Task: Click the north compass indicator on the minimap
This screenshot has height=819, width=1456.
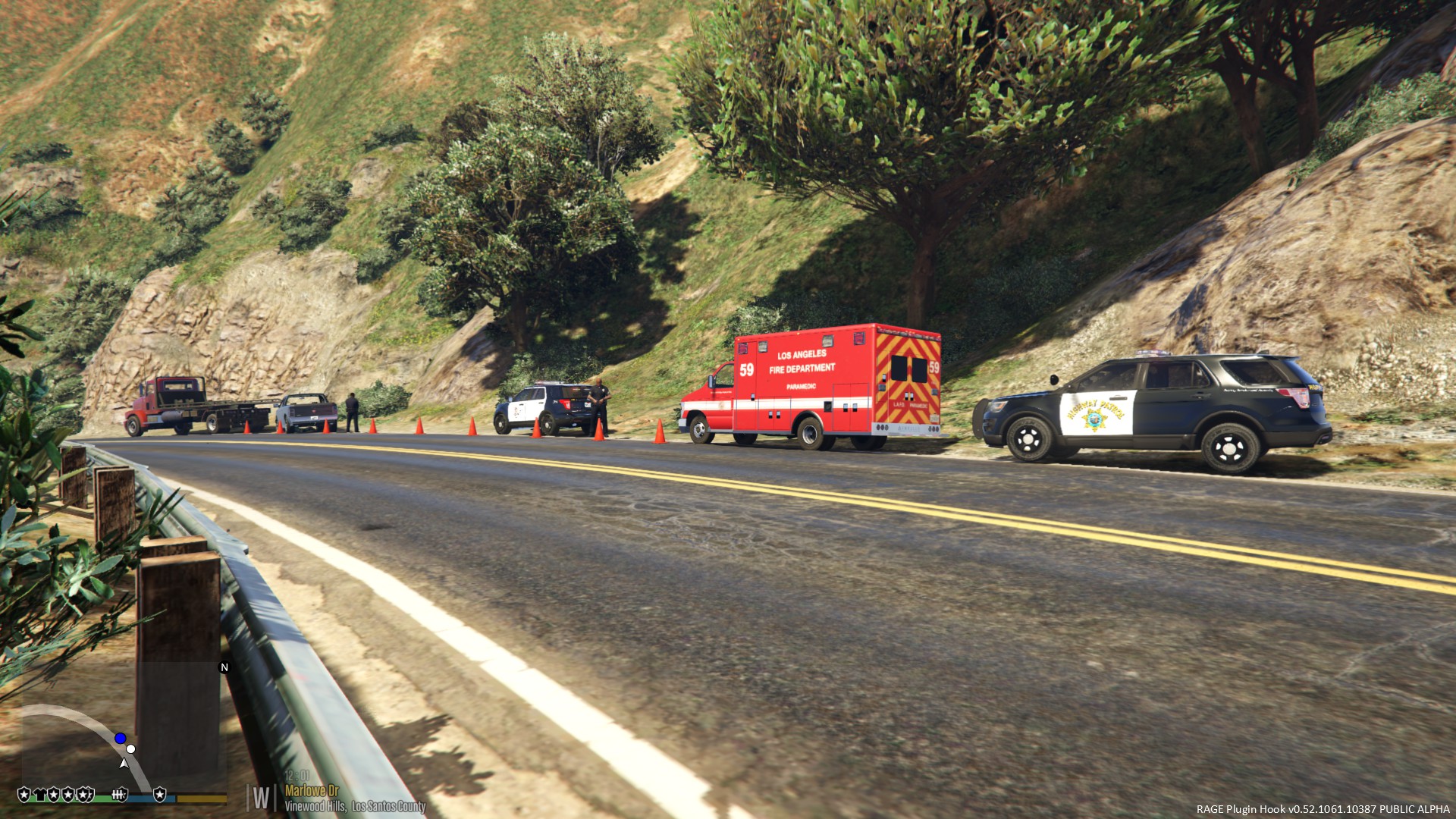Action: (224, 667)
